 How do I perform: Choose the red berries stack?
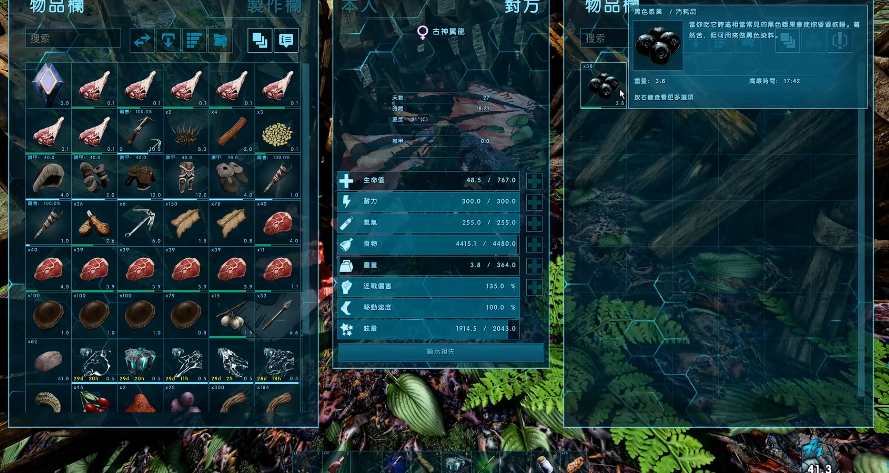pos(95,403)
